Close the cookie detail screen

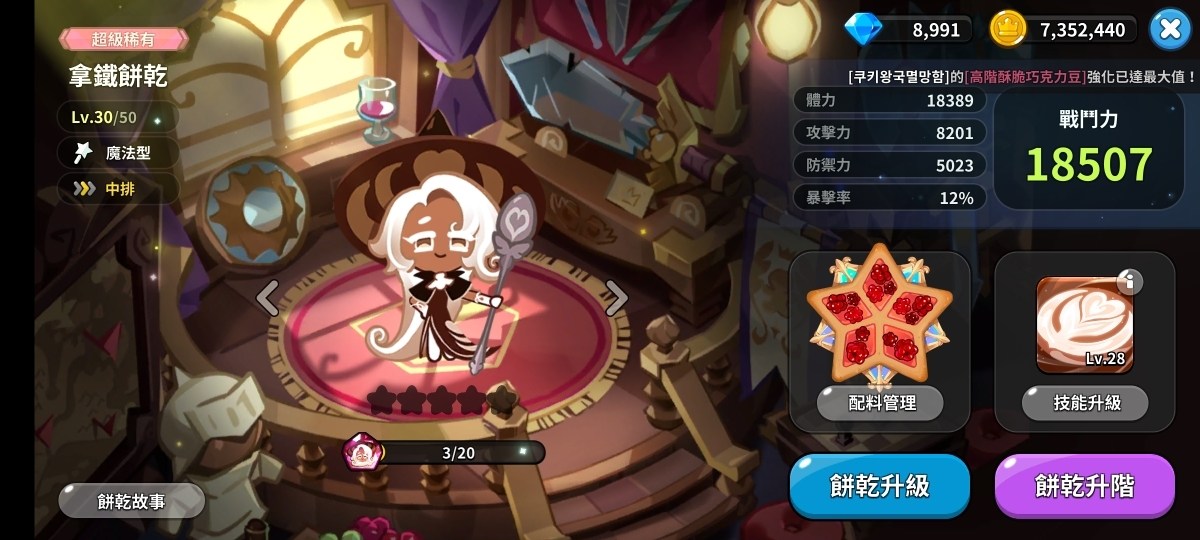coord(1169,29)
